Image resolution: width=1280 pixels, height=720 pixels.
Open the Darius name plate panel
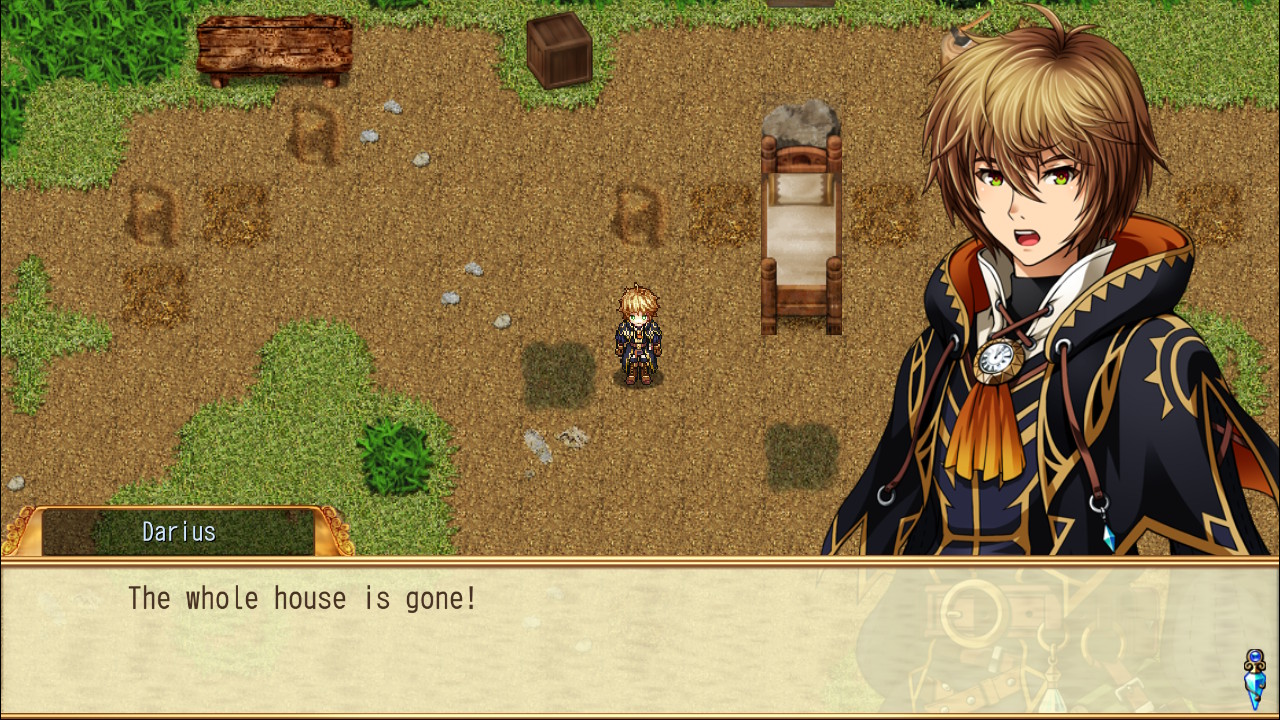[x=178, y=532]
